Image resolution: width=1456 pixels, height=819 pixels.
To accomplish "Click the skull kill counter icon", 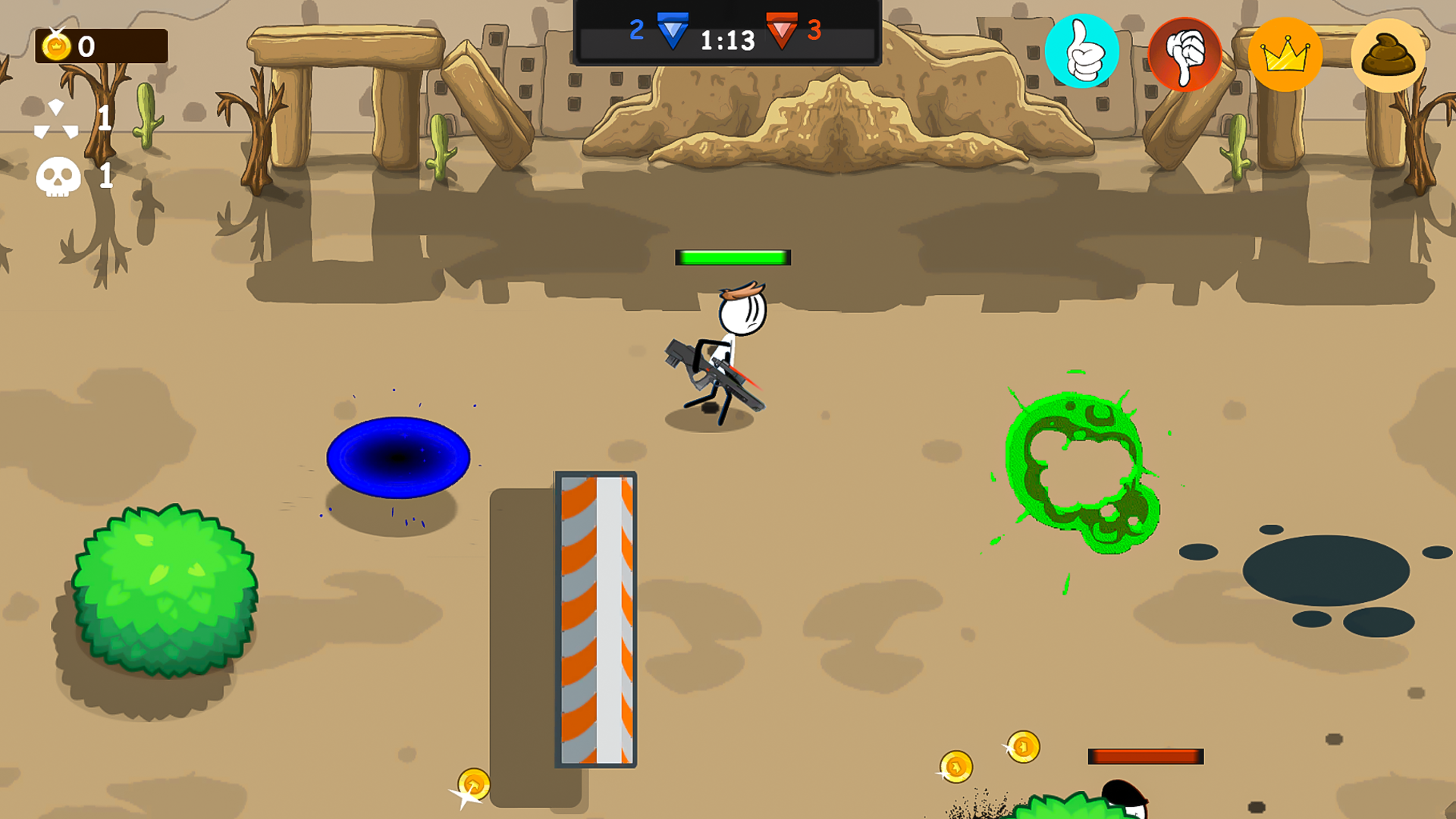I will (x=59, y=177).
